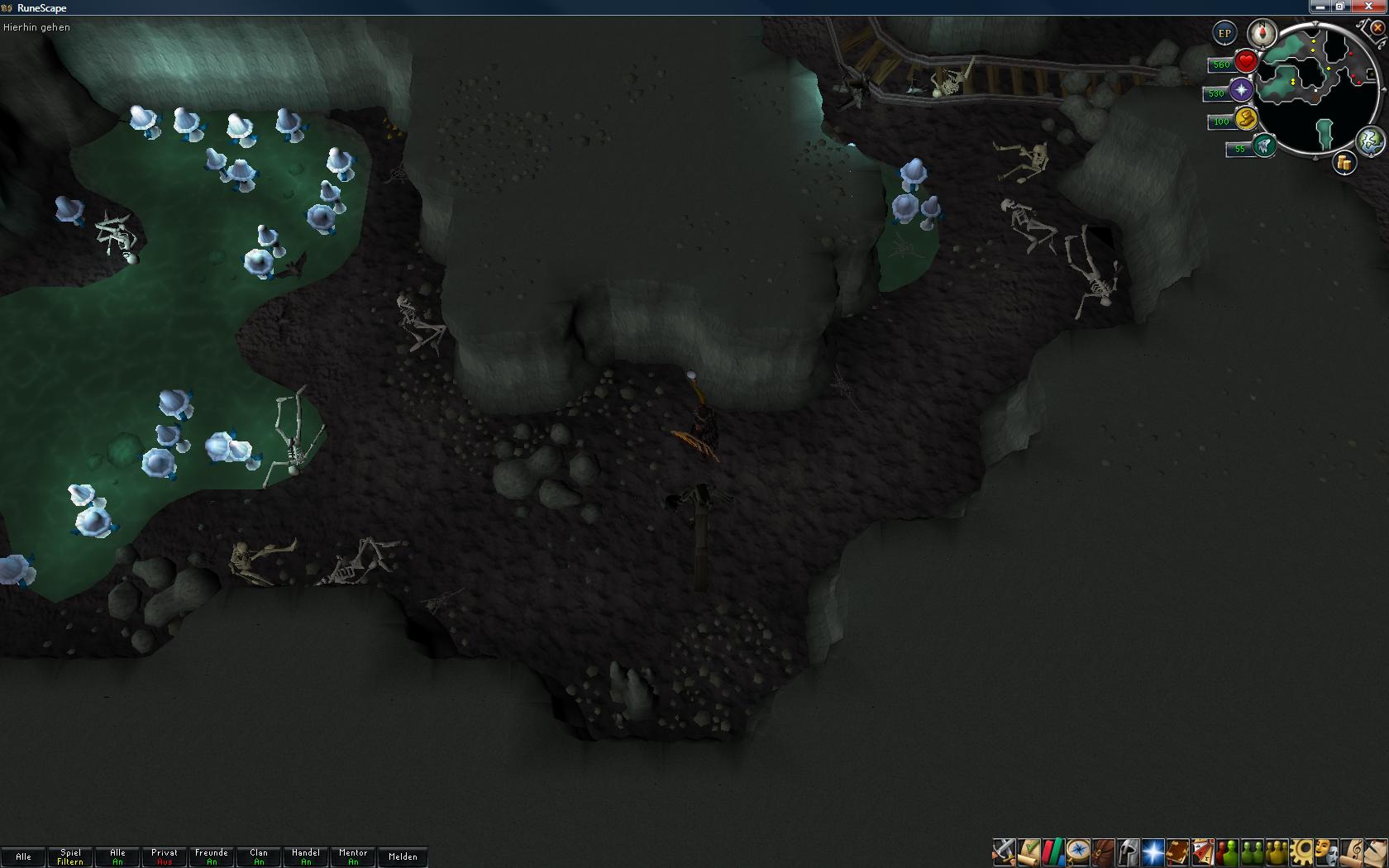Click the orange X logout button
The height and width of the screenshot is (868, 1389).
1377,28
